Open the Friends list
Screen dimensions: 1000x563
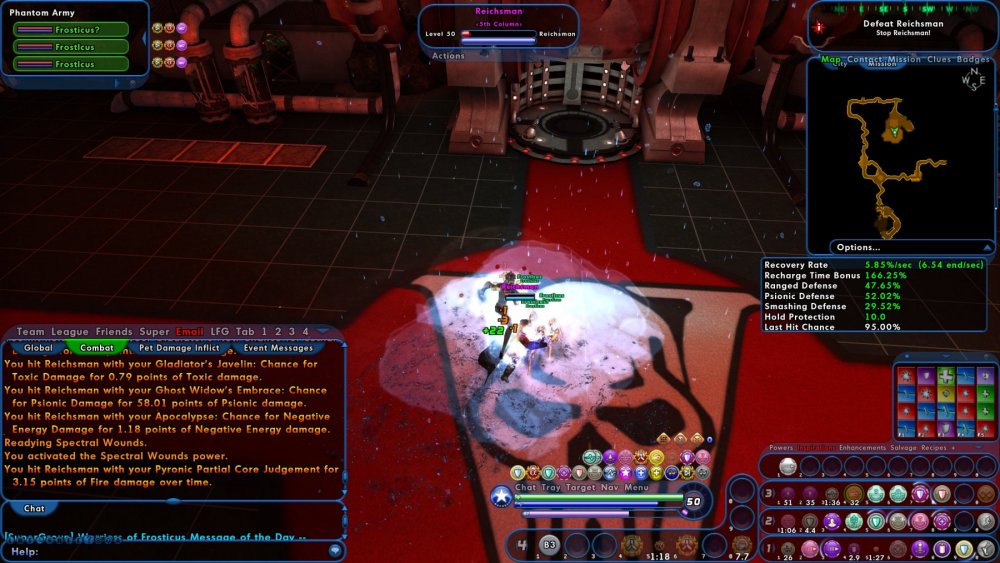pyautogui.click(x=114, y=331)
